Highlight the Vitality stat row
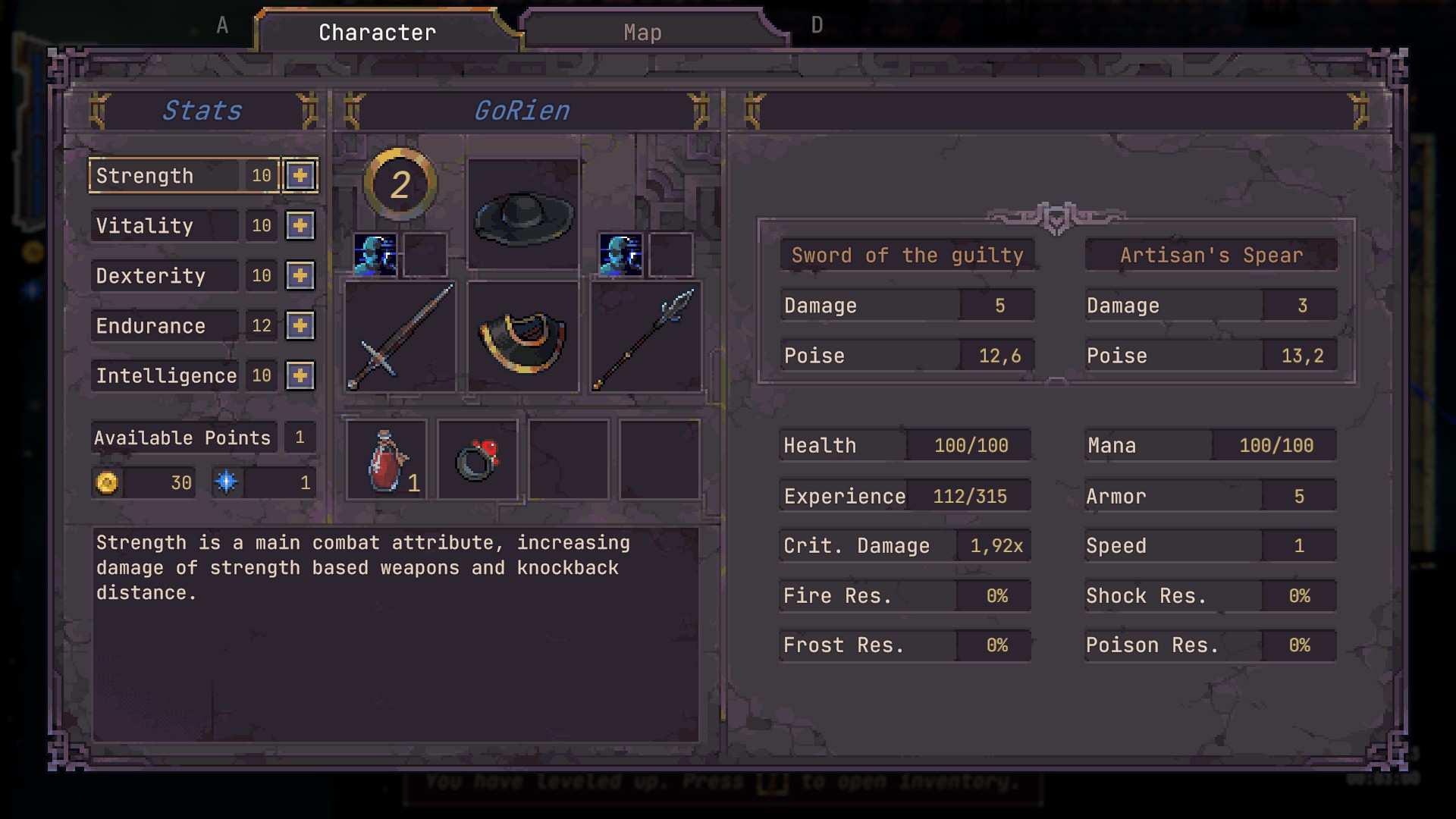The image size is (1456, 819). tap(165, 226)
